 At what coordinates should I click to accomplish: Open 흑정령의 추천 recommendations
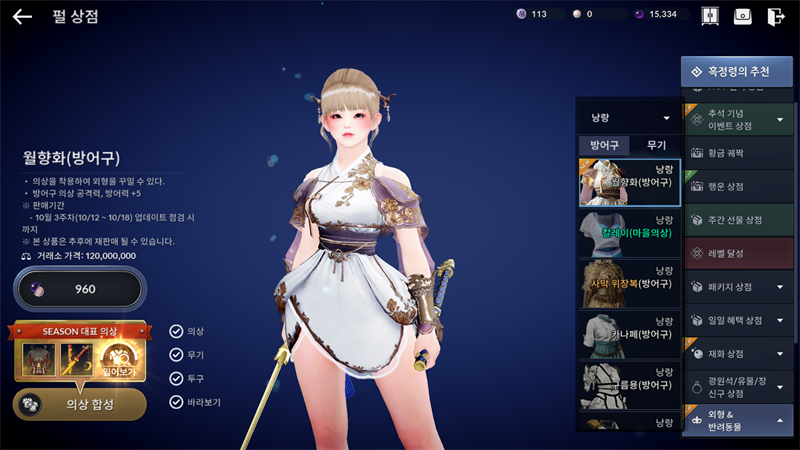tap(737, 72)
